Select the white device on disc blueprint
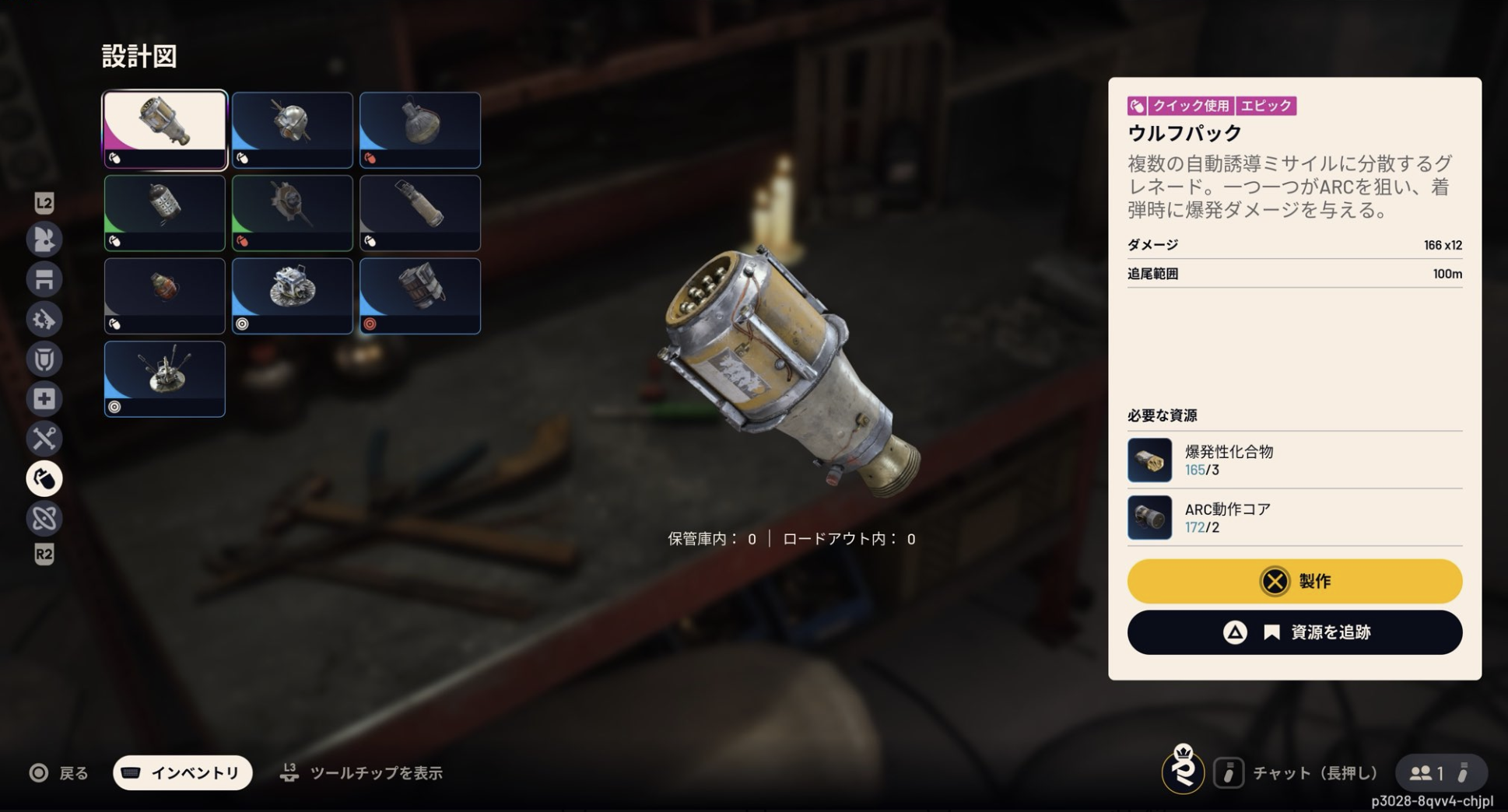This screenshot has height=812, width=1508. coord(293,296)
